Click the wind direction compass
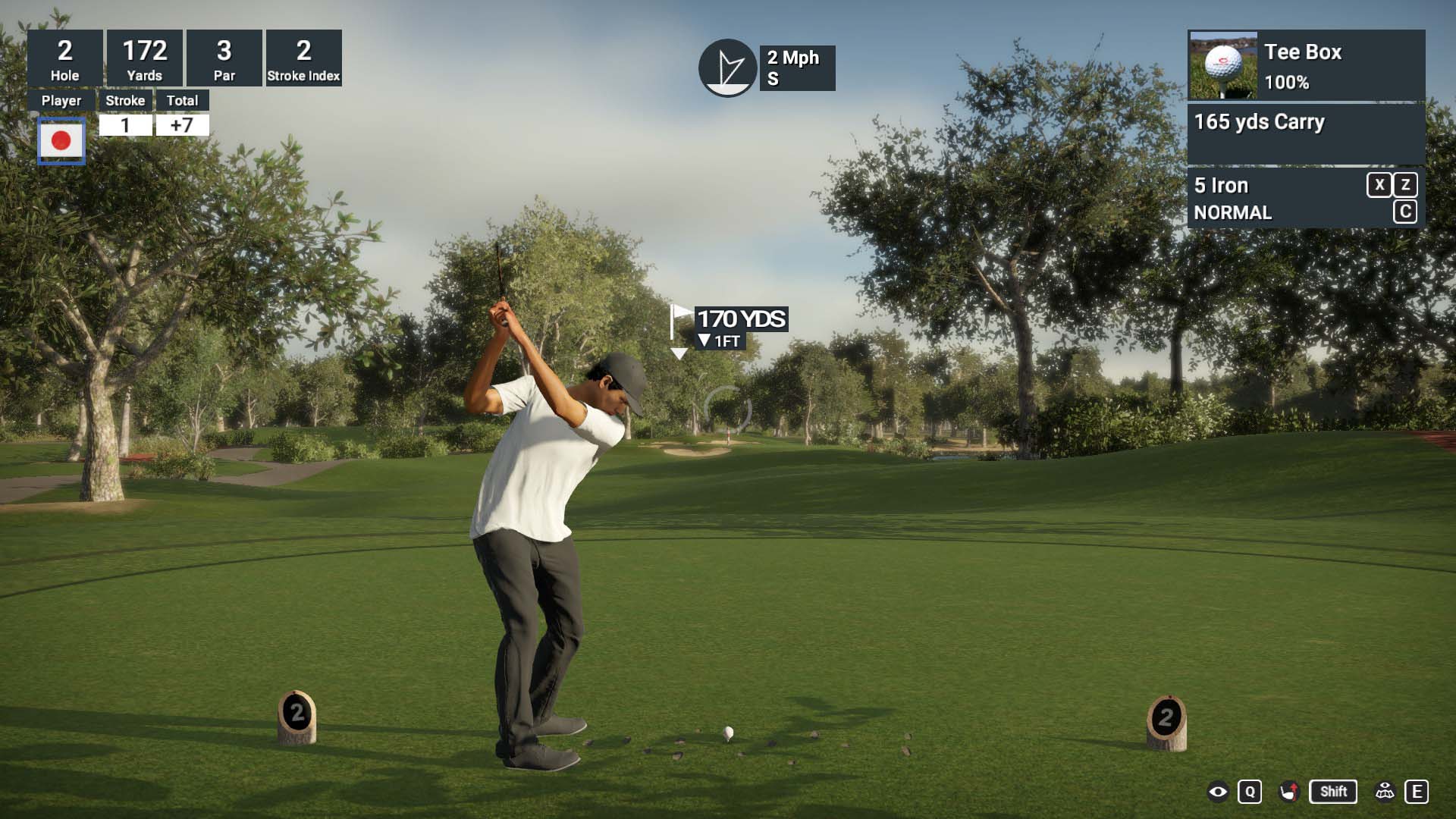The width and height of the screenshot is (1456, 819). point(727,68)
